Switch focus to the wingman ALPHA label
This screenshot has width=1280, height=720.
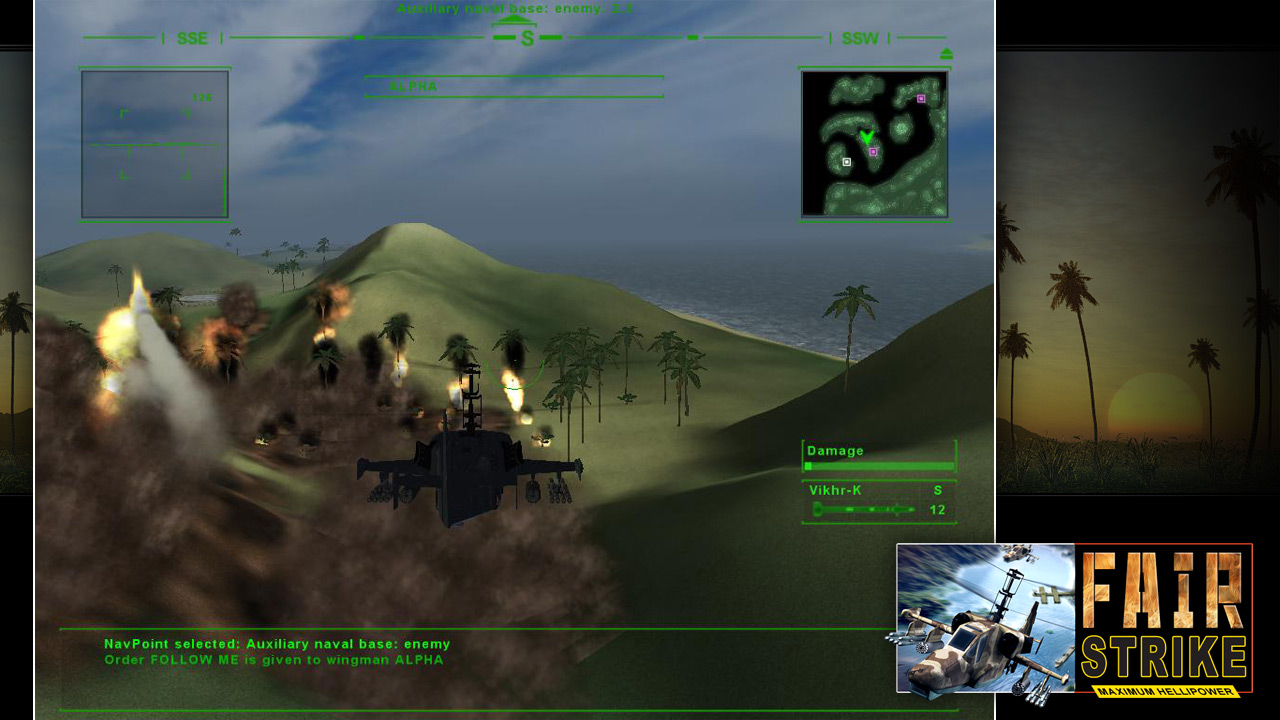(x=409, y=661)
